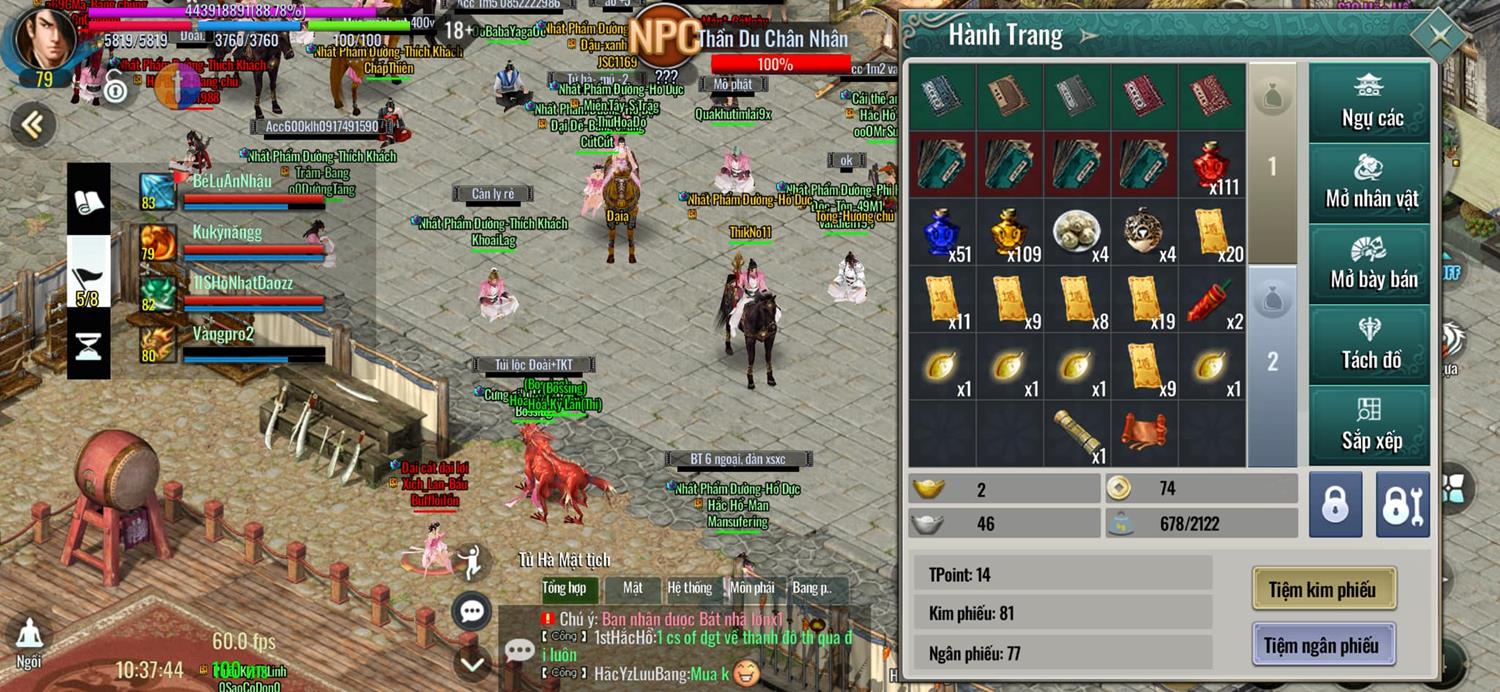Open the Ngự các menu
The width and height of the screenshot is (1500, 692).
pos(1371,103)
